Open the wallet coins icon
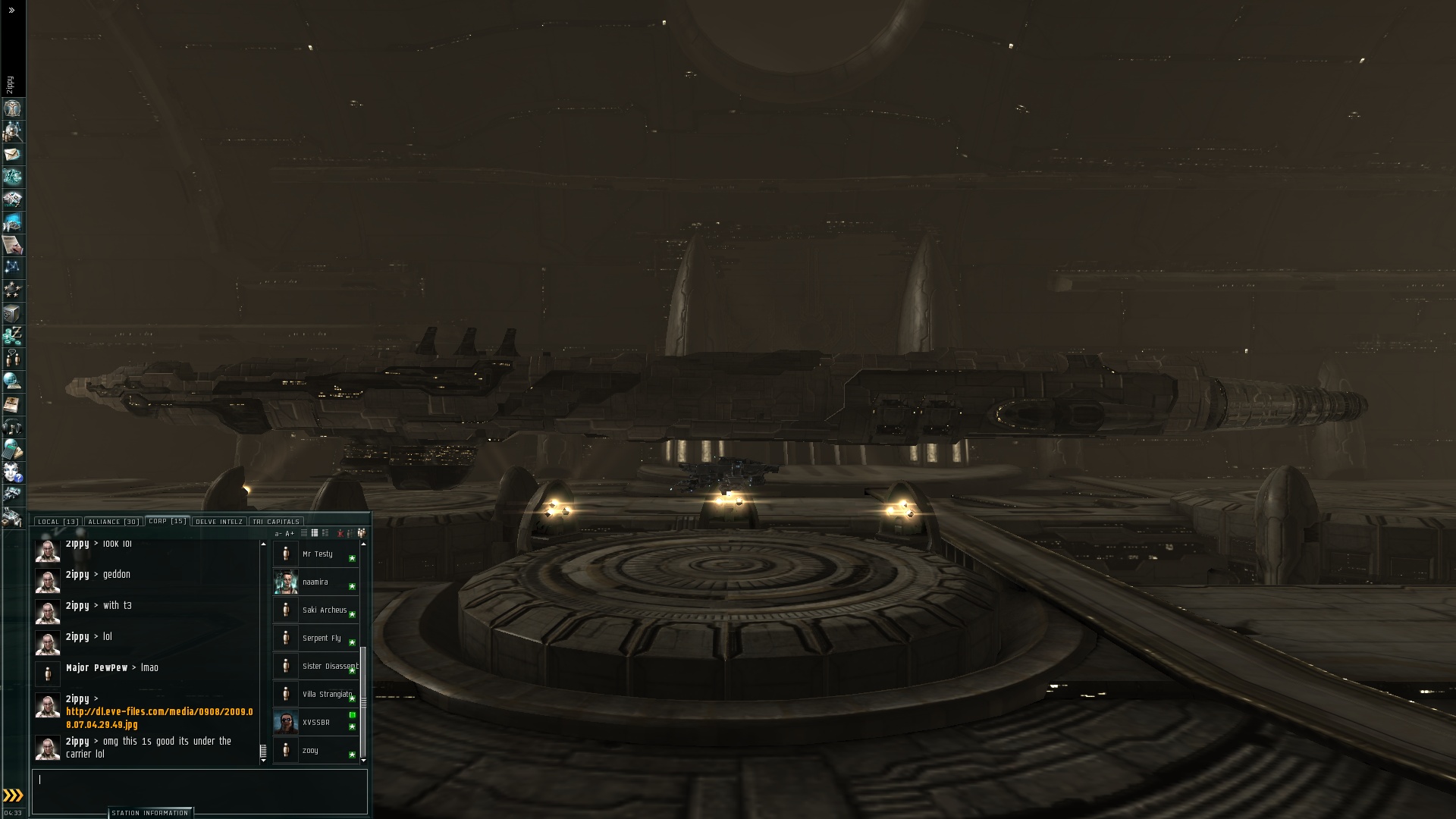Viewport: 1456px width, 819px height. click(x=12, y=336)
